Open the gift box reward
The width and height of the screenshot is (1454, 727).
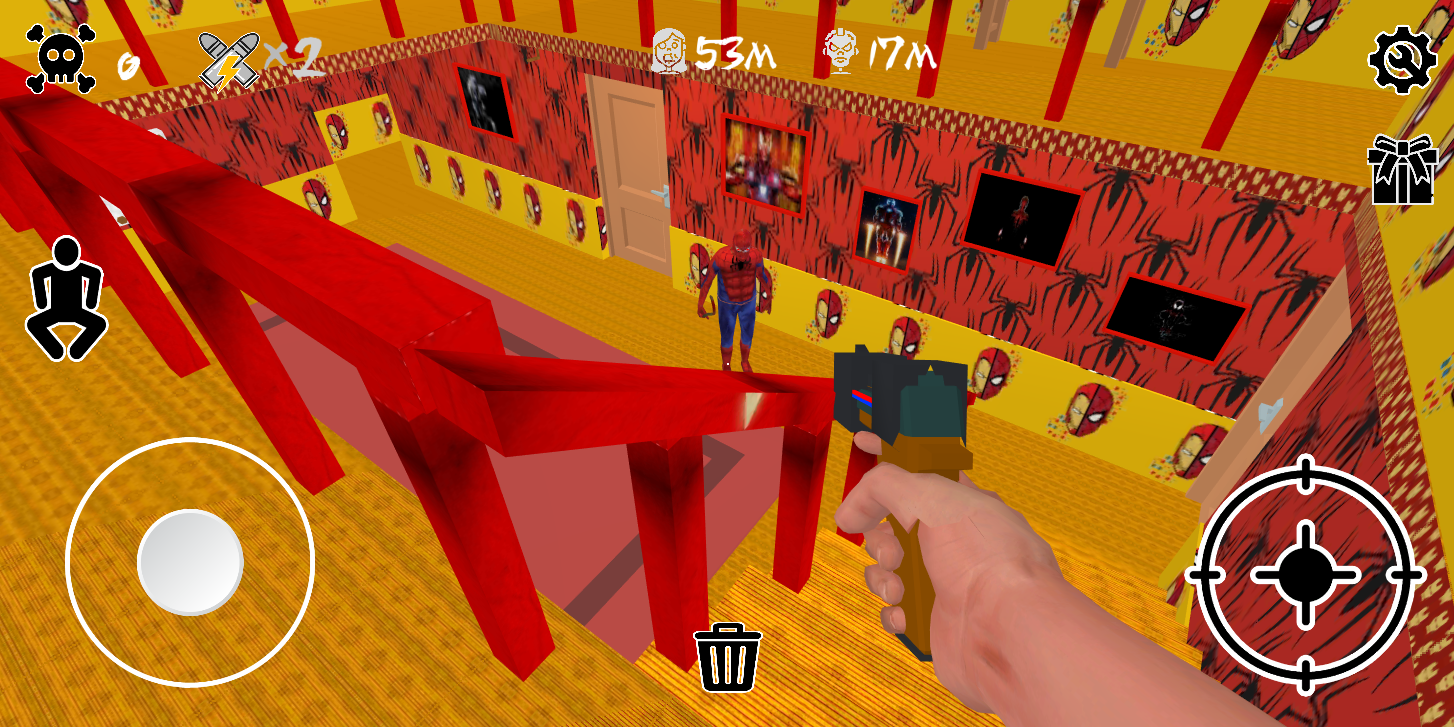(x=1402, y=171)
